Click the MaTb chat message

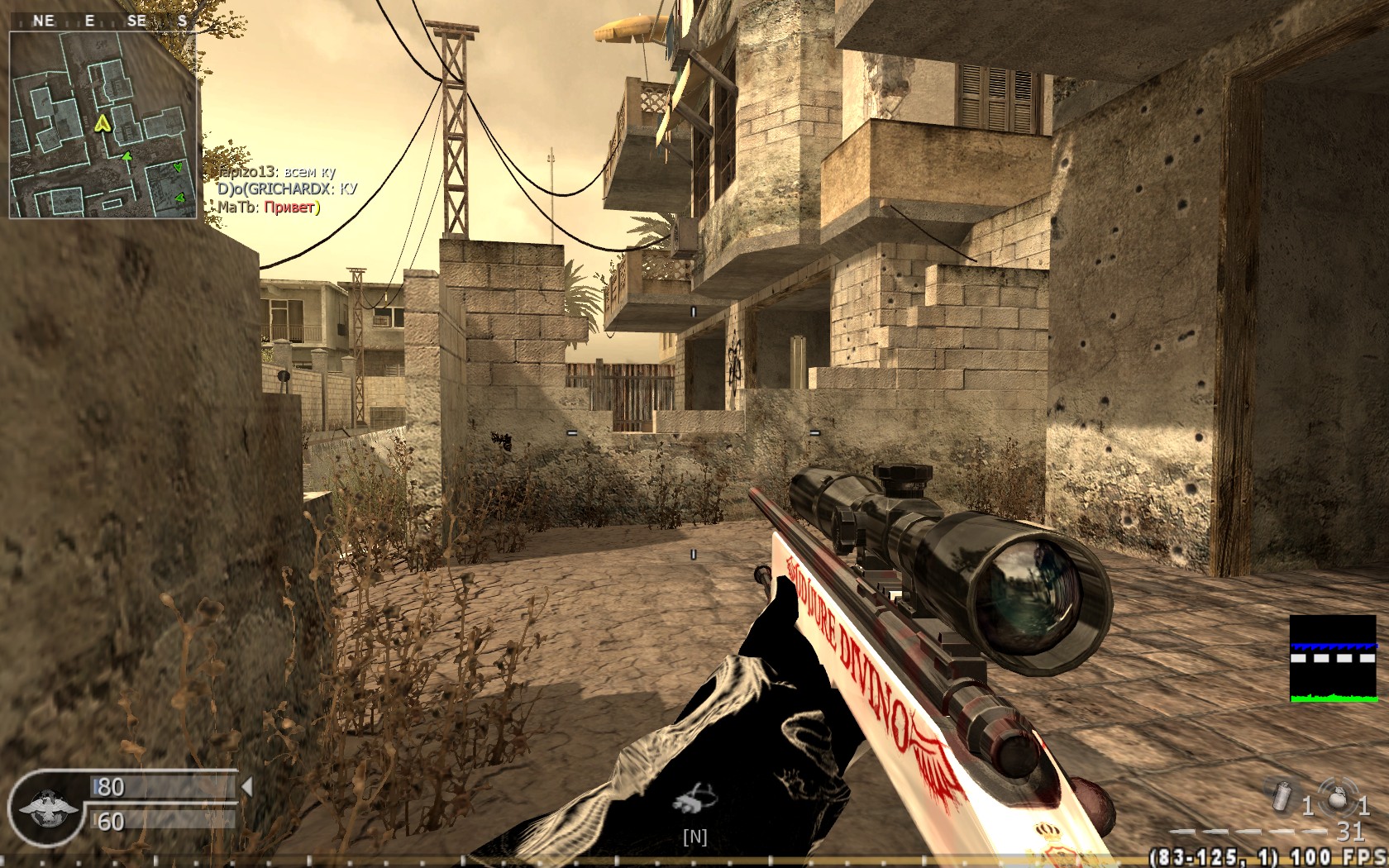click(x=268, y=207)
